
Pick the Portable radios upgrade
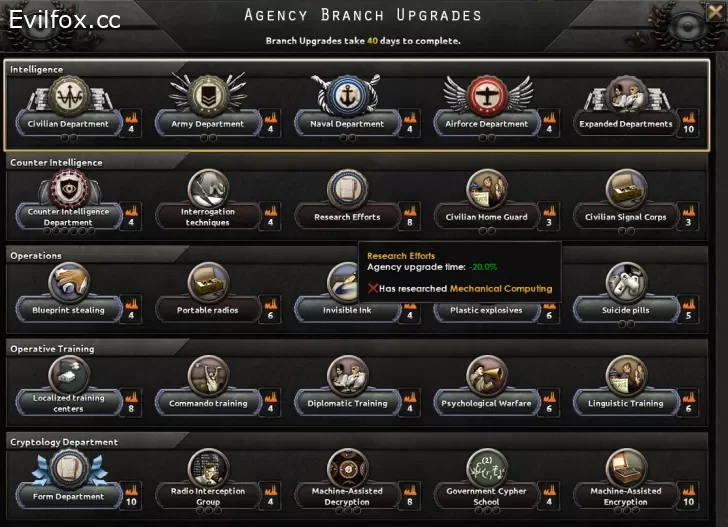pyautogui.click(x=207, y=310)
